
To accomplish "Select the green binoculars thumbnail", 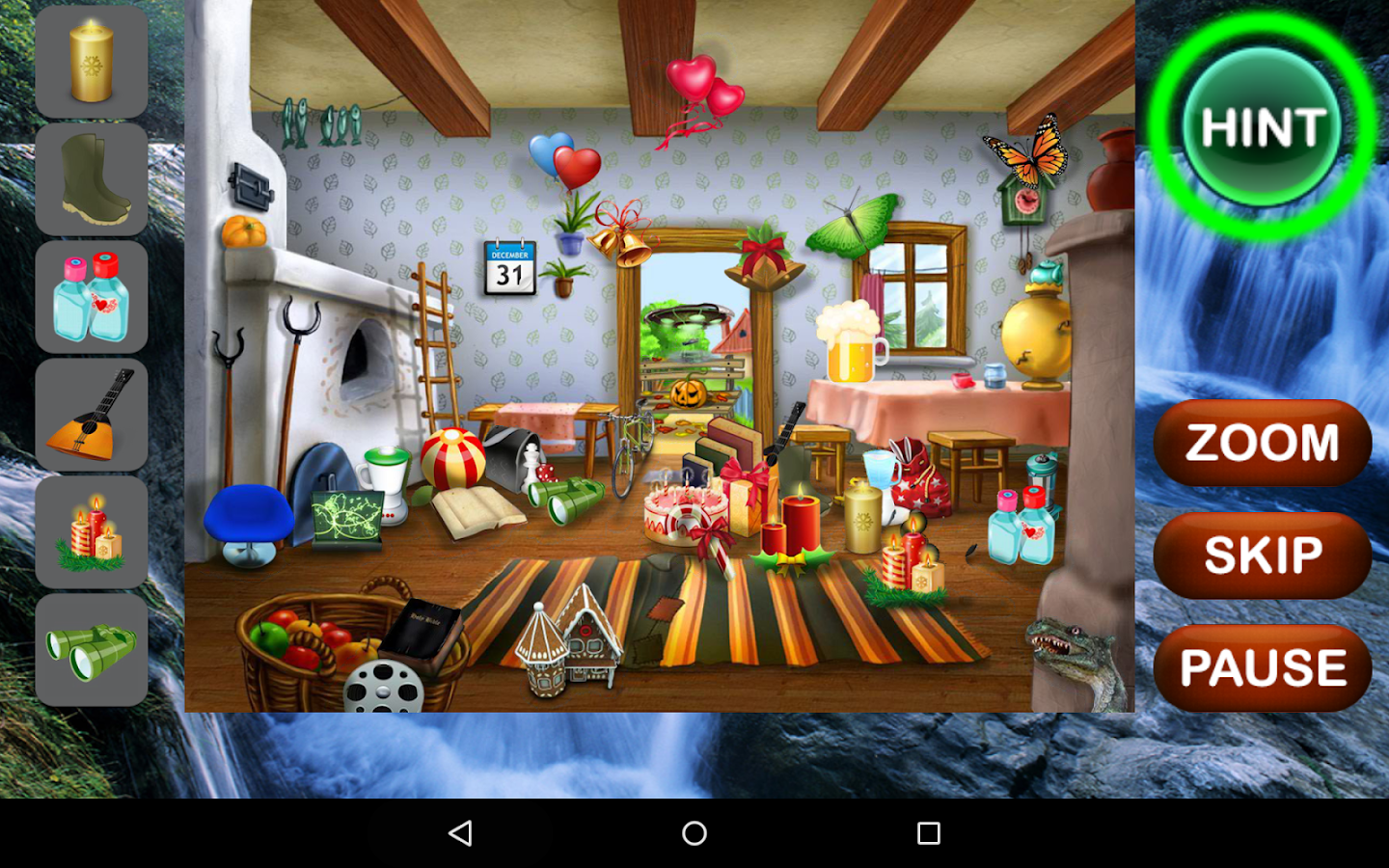I will [92, 649].
